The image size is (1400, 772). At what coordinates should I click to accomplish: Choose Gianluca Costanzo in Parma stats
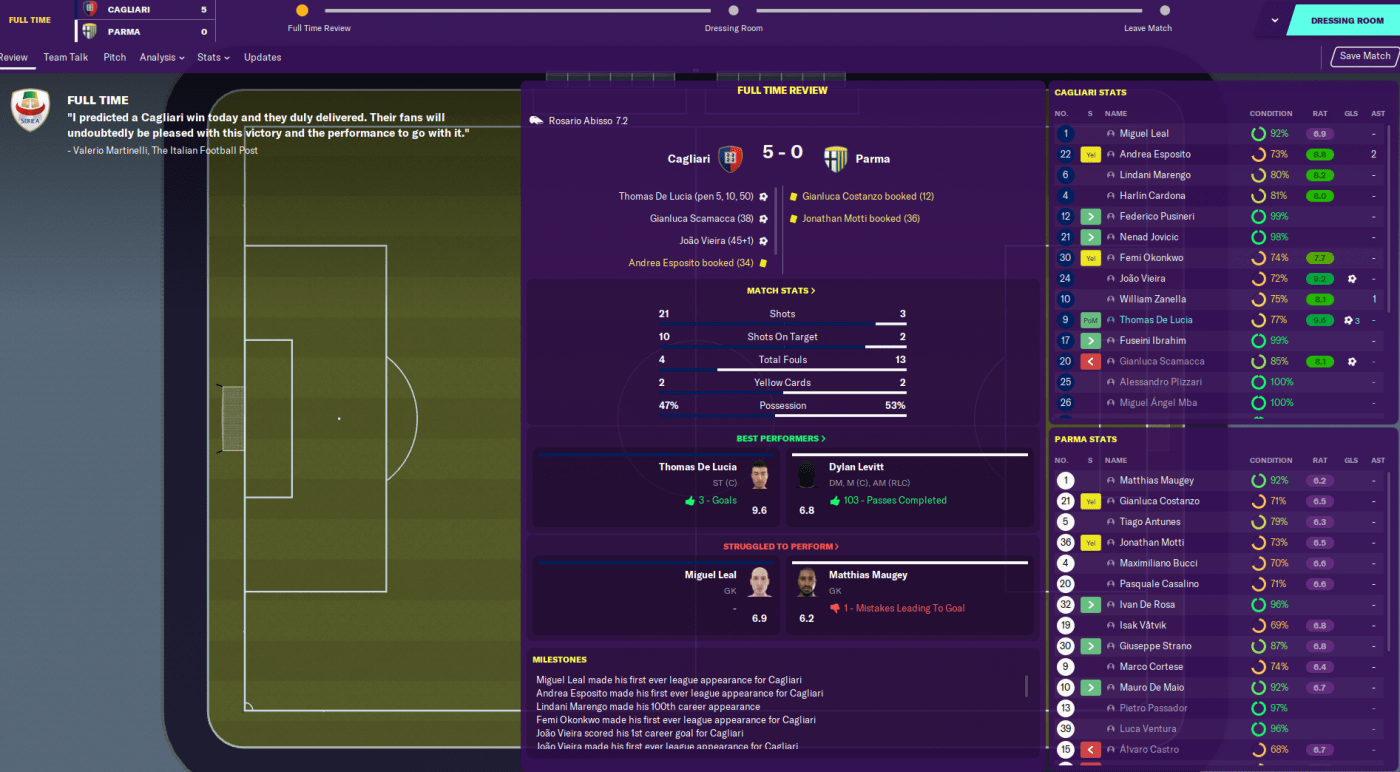coord(1159,501)
